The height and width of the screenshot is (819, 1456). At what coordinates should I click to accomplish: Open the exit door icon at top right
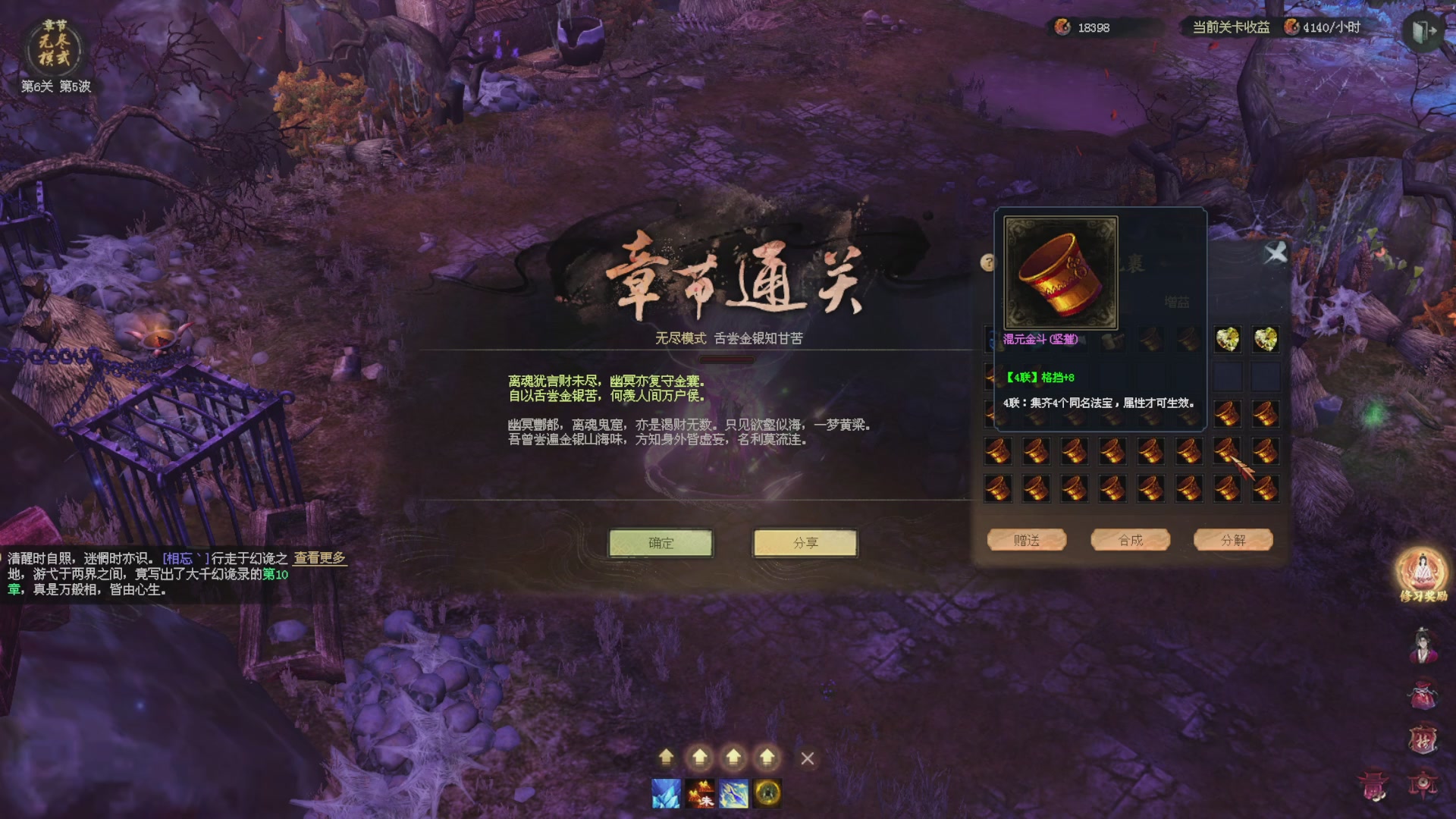click(1424, 29)
